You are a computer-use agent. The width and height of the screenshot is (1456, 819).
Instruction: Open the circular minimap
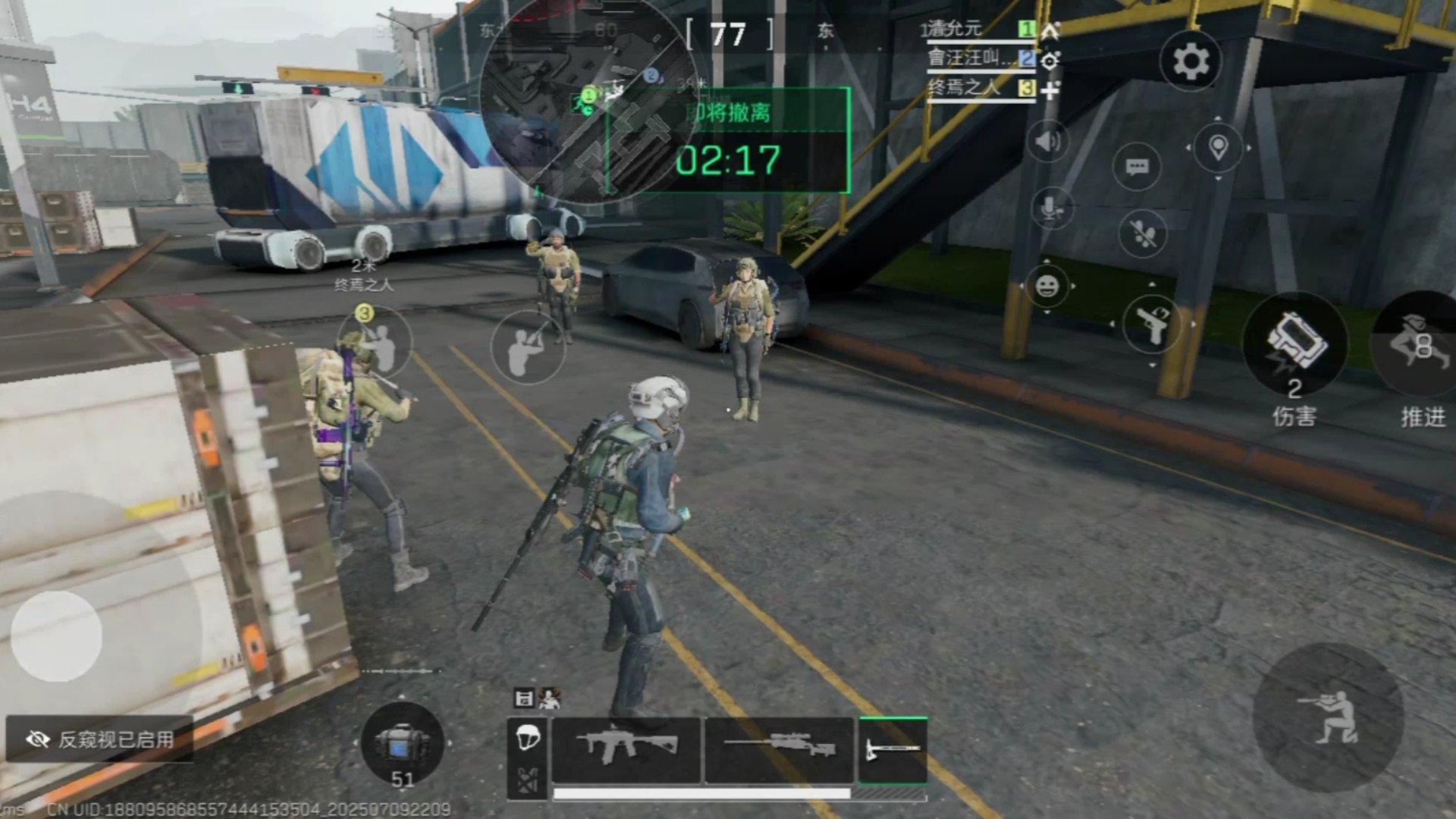pyautogui.click(x=580, y=102)
